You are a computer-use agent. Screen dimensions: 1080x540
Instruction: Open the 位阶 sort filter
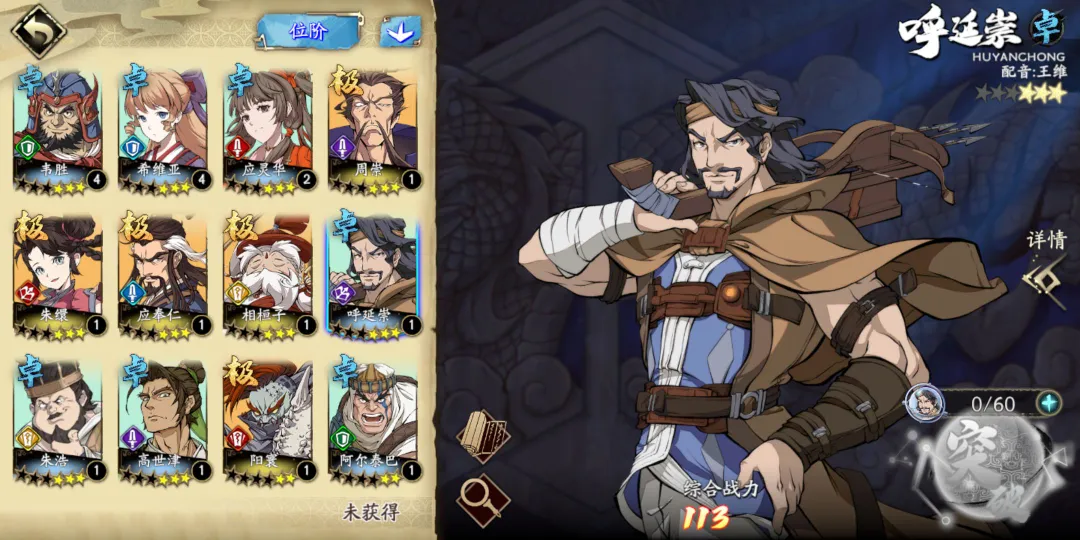[x=308, y=31]
